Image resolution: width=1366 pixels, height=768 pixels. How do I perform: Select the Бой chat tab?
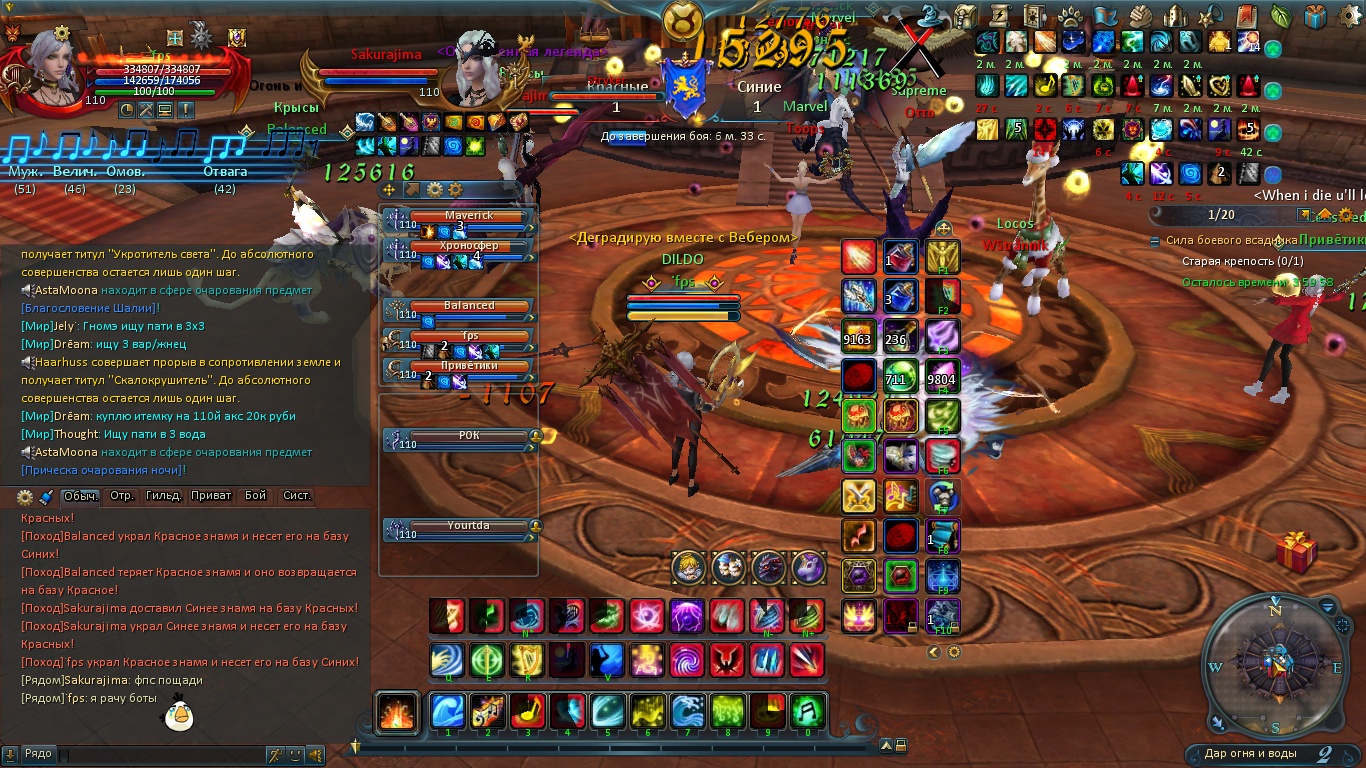[256, 496]
